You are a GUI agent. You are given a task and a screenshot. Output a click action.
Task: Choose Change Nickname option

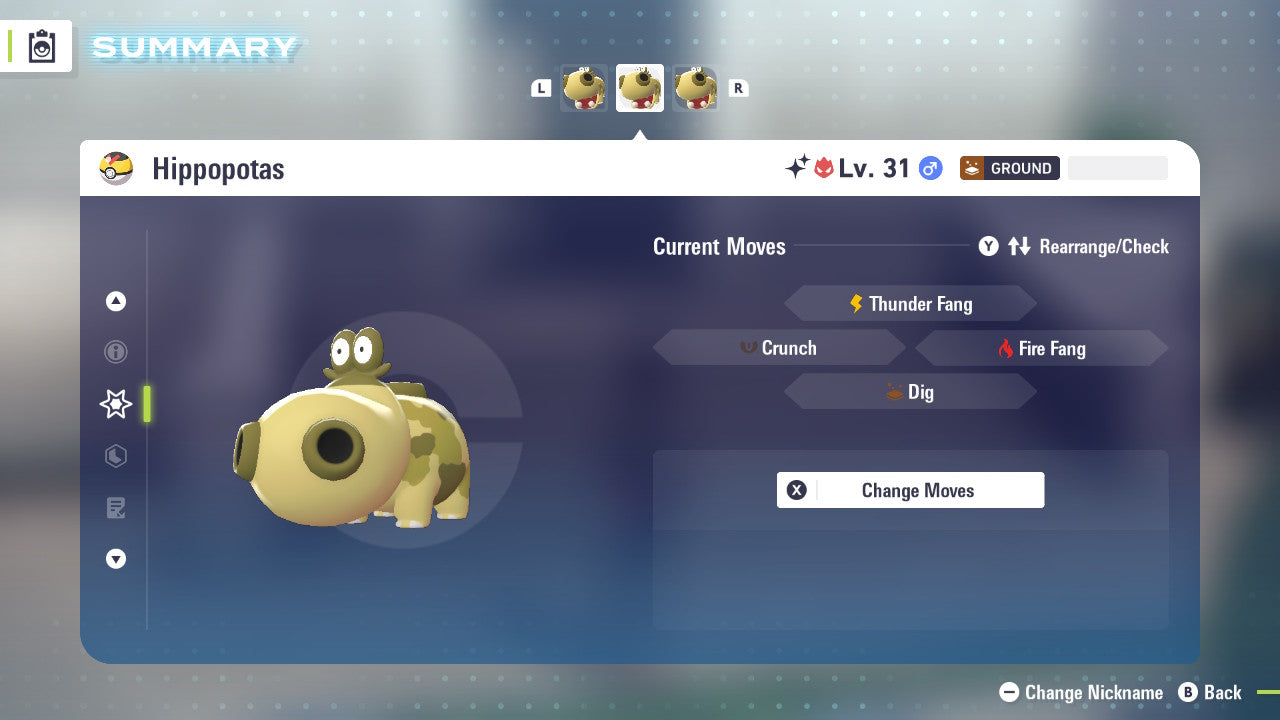pyautogui.click(x=1081, y=692)
